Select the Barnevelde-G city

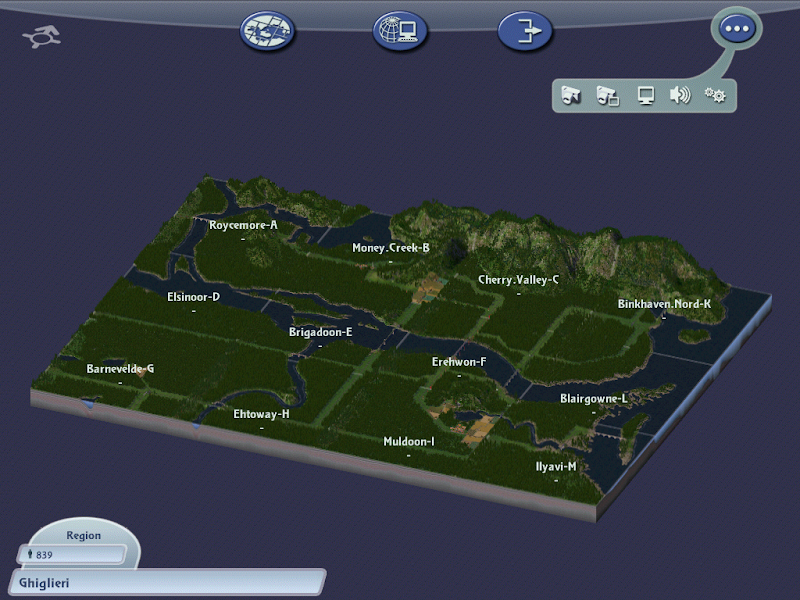[x=120, y=369]
